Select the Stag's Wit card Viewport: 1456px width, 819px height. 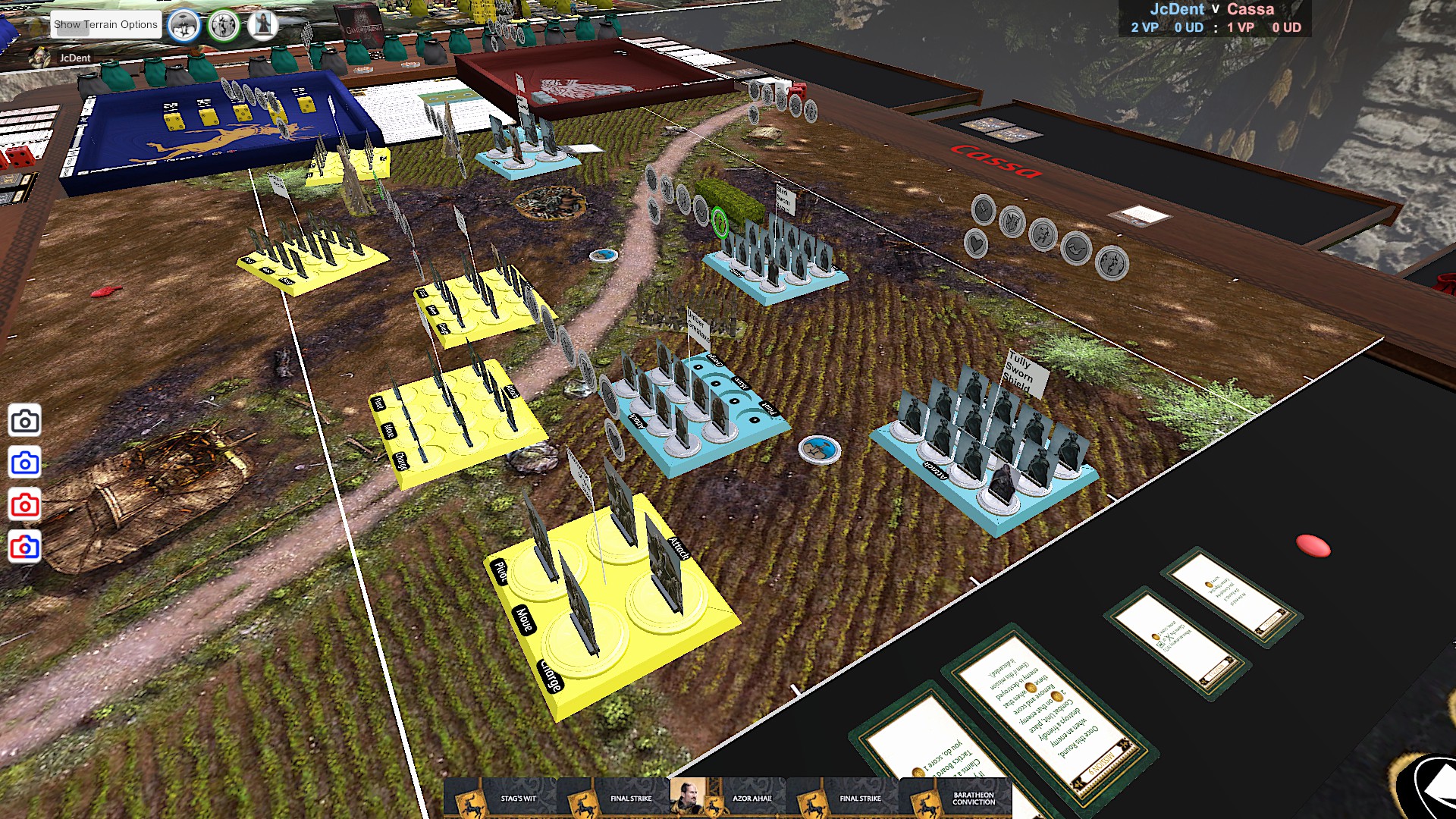click(x=500, y=799)
